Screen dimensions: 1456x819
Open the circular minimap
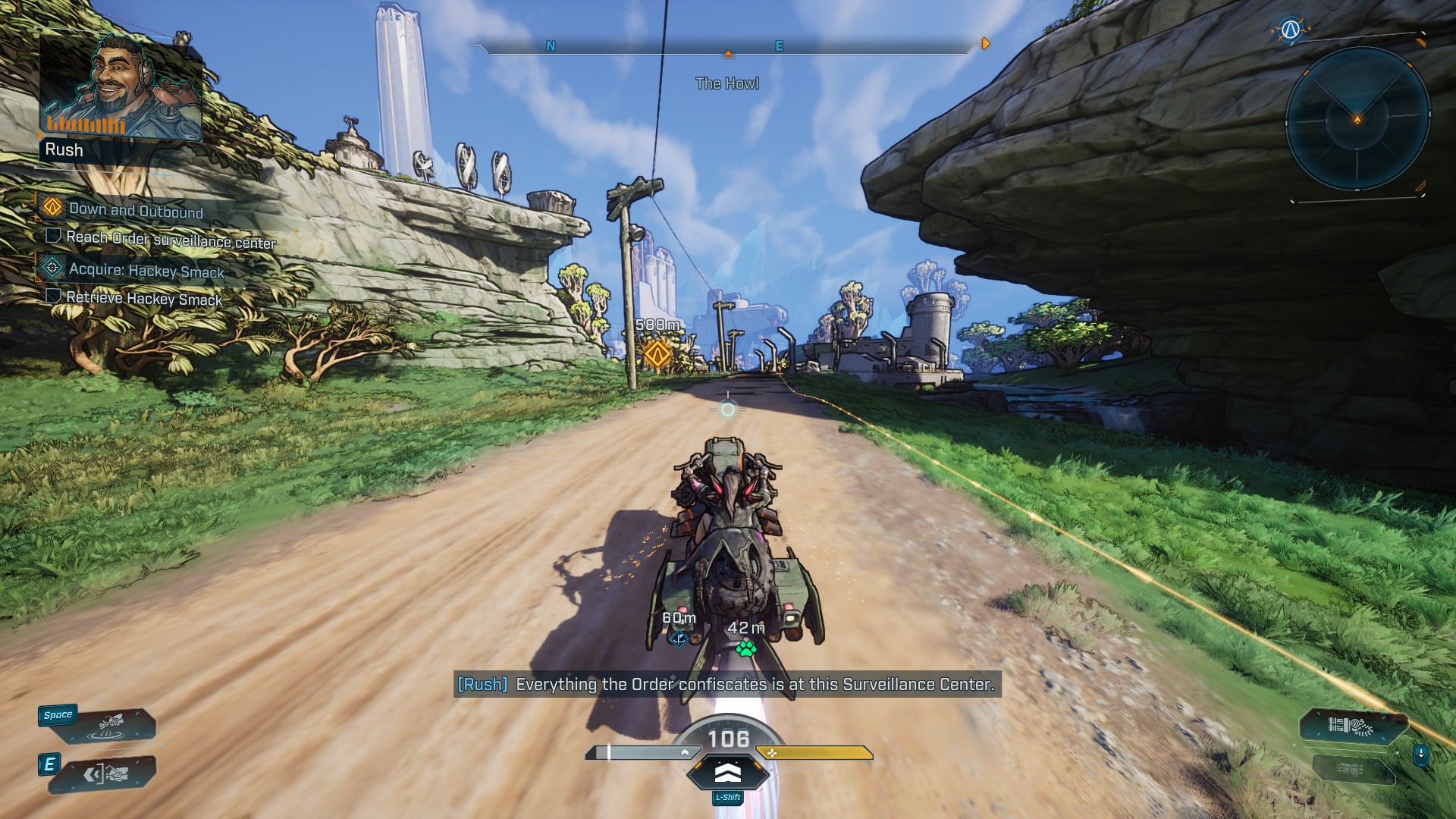pos(1357,119)
